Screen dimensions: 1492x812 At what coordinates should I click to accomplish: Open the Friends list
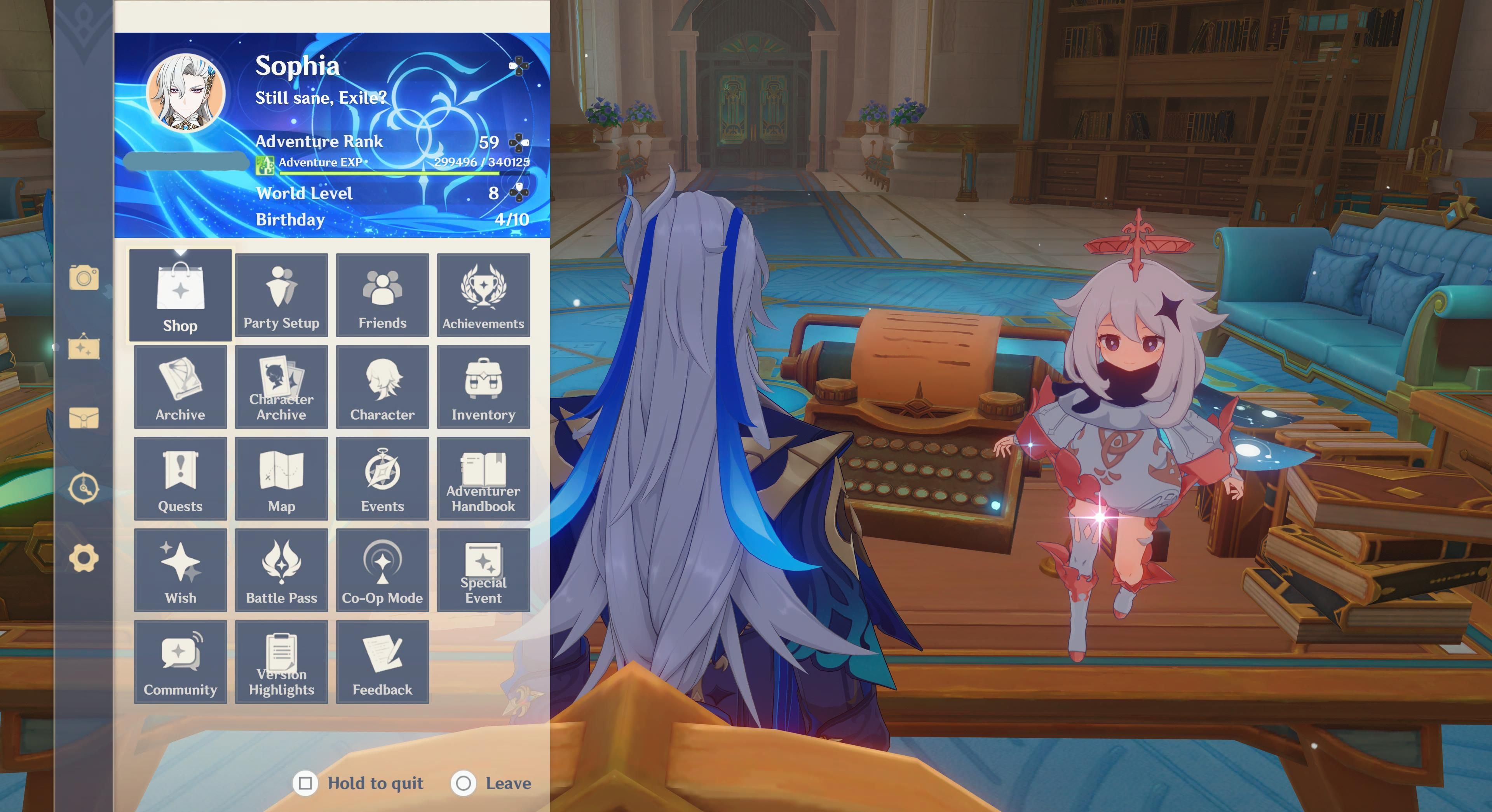pyautogui.click(x=382, y=295)
